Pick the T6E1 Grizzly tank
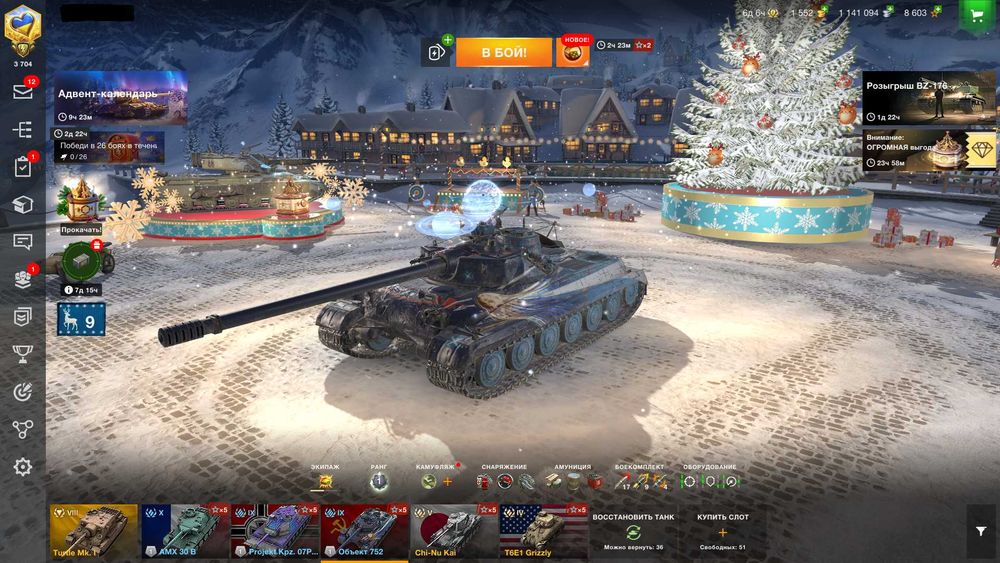This screenshot has height=563, width=1000. pyautogui.click(x=543, y=531)
